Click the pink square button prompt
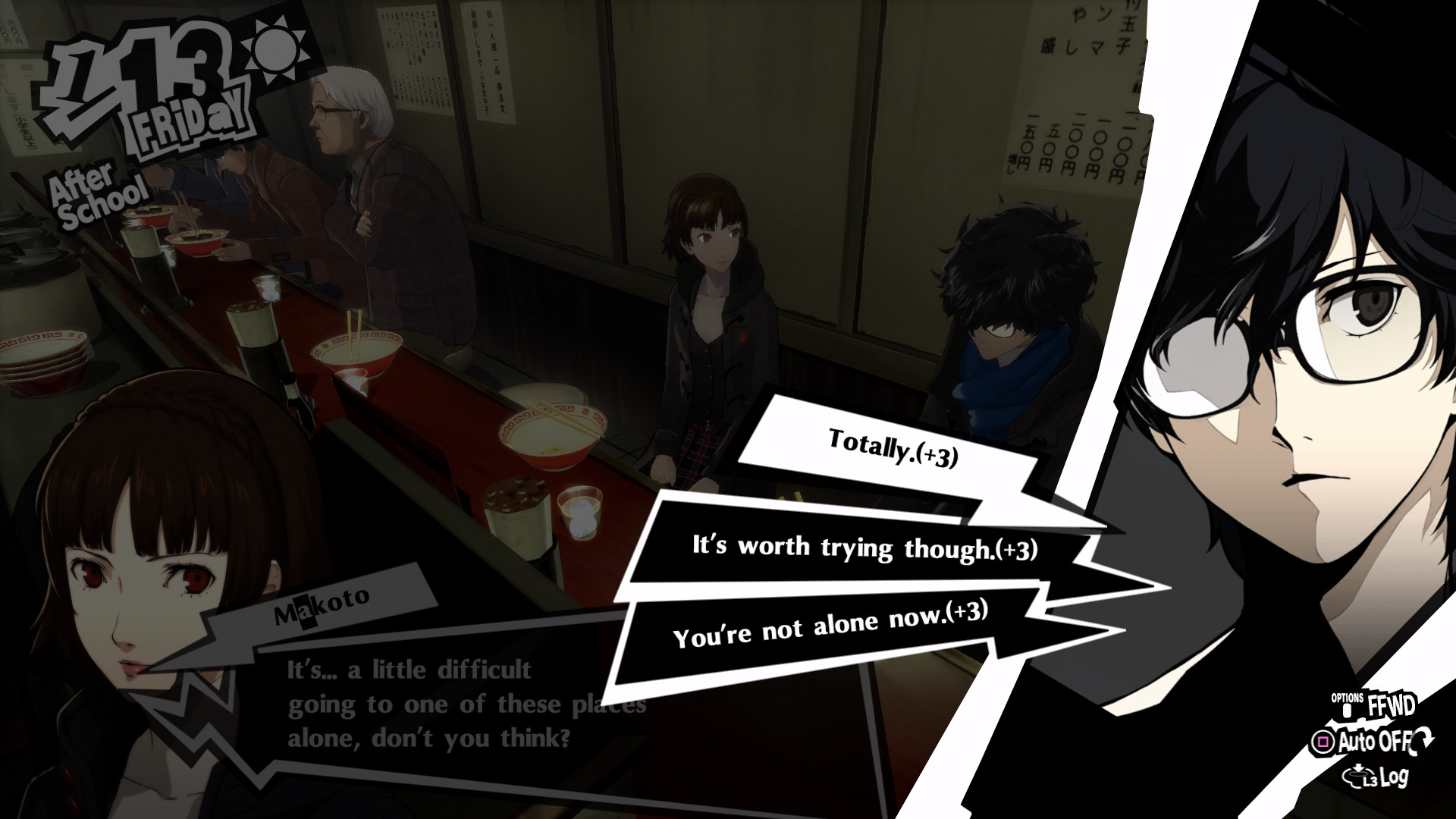 click(x=1323, y=742)
